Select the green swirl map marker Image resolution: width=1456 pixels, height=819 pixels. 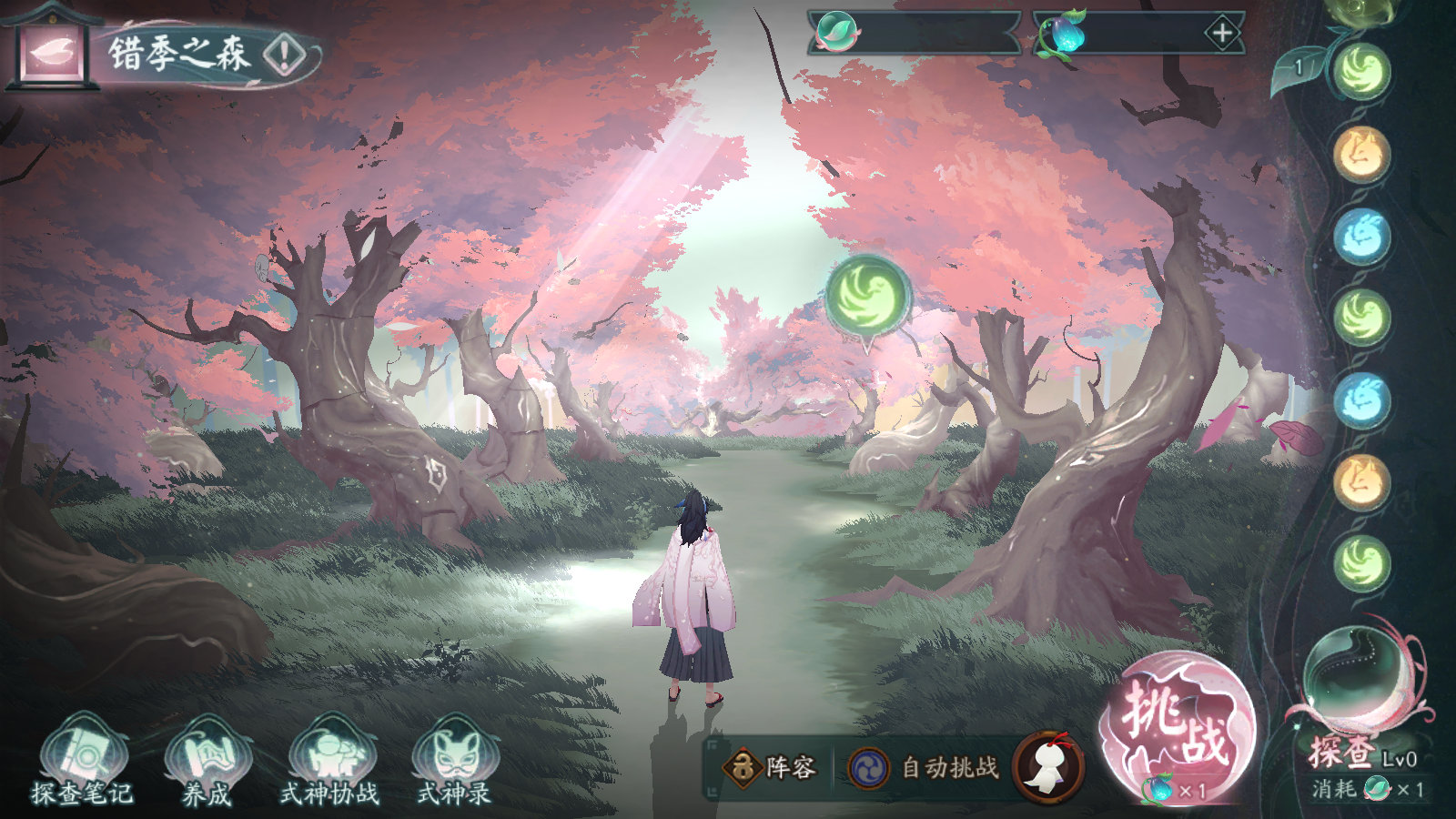[868, 297]
